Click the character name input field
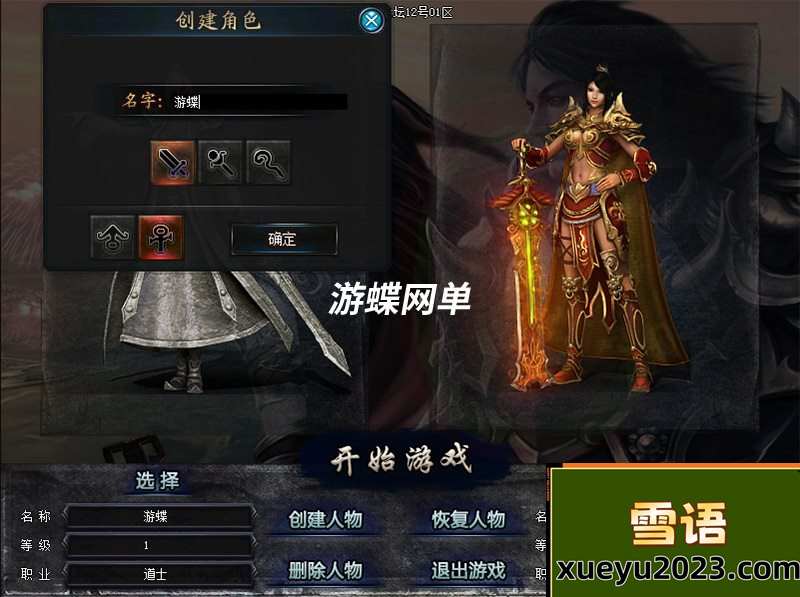Screen dimensions: 800x597 click(258, 102)
